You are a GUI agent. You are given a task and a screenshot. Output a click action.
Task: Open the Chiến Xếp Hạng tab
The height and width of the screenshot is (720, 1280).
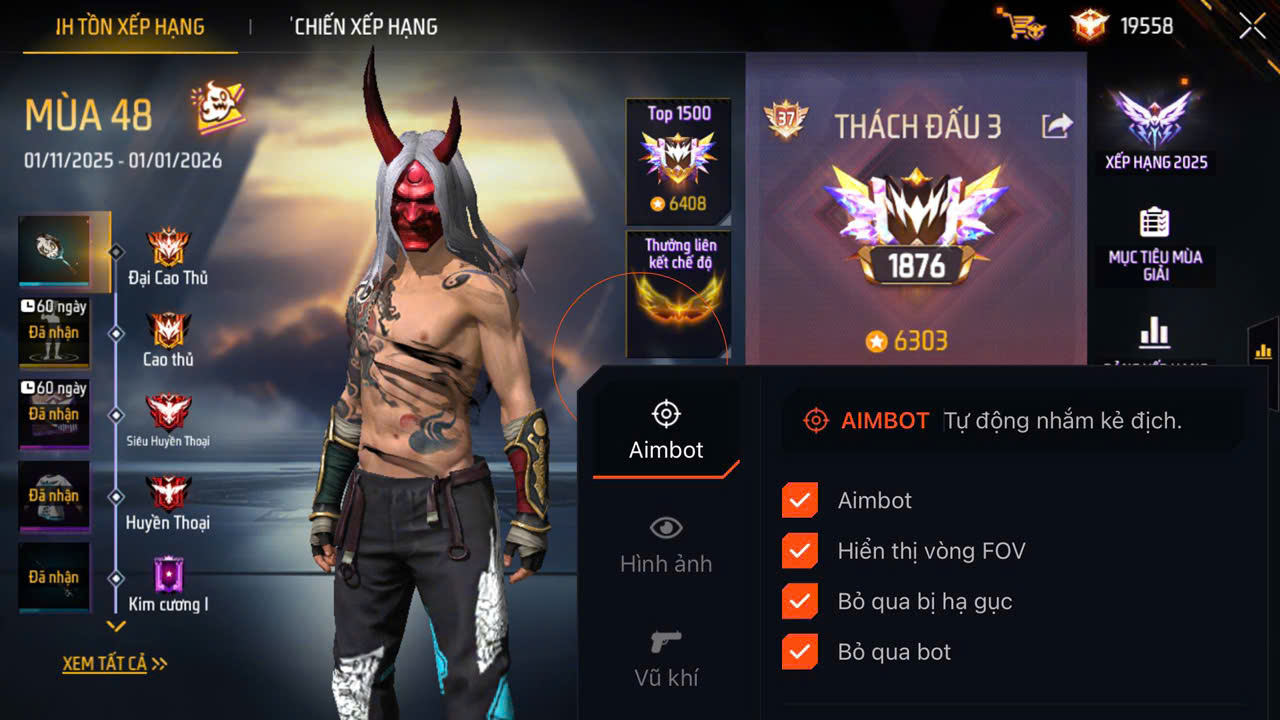(365, 27)
